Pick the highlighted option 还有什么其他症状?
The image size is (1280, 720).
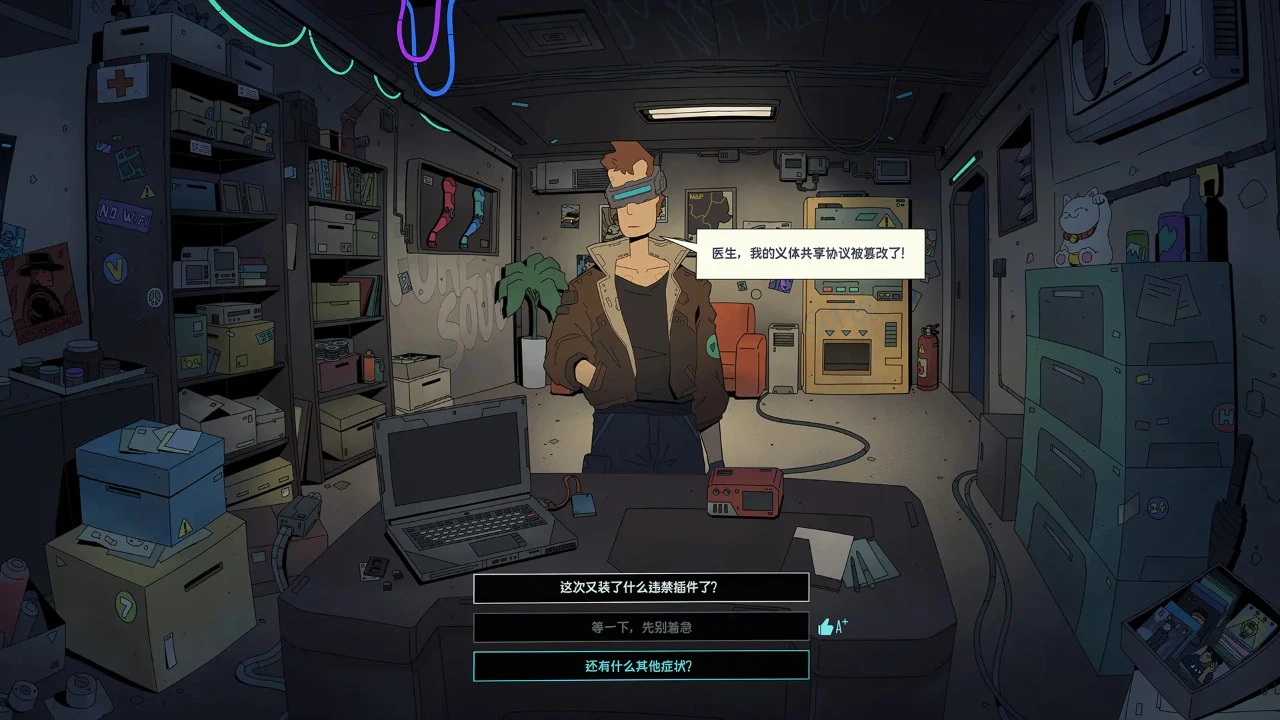[x=640, y=666]
